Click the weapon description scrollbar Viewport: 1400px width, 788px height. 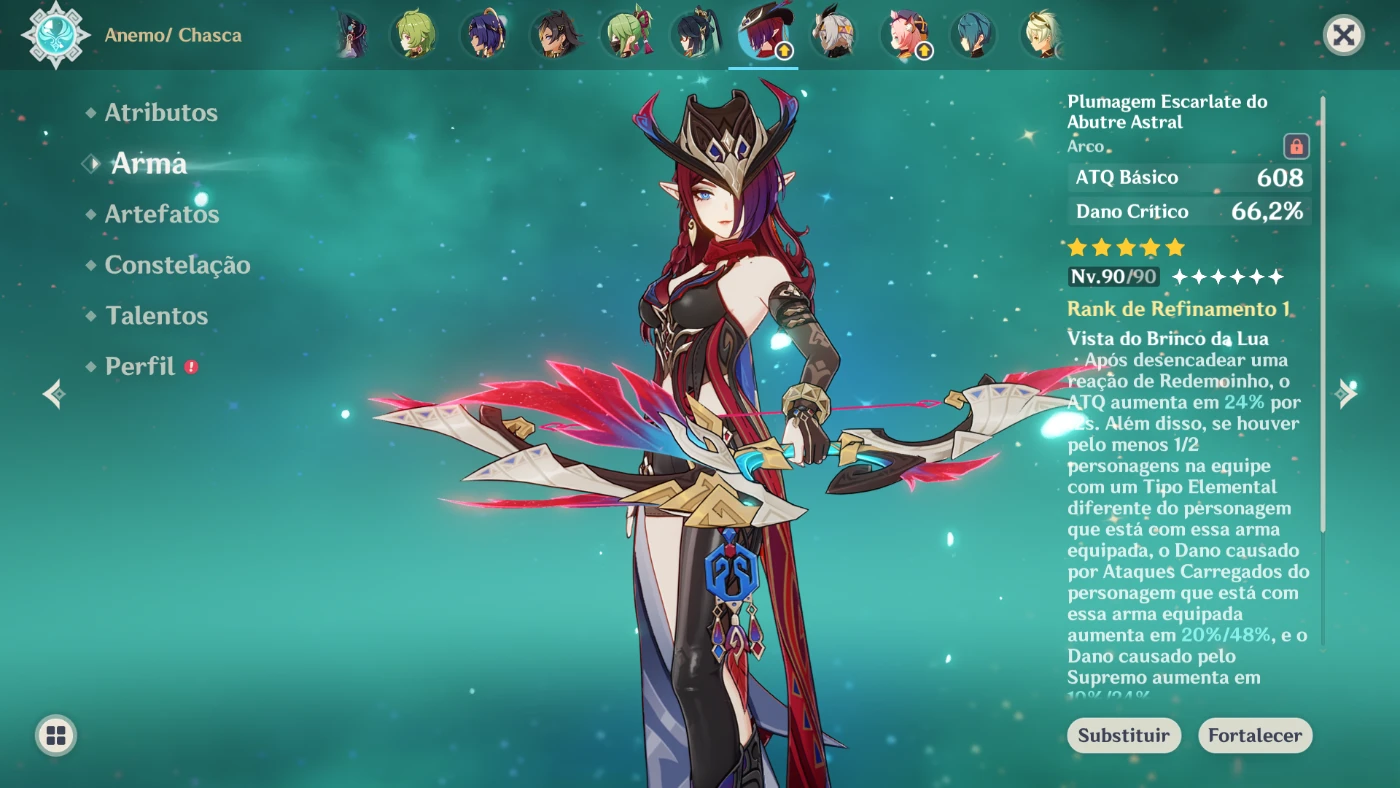[1323, 310]
